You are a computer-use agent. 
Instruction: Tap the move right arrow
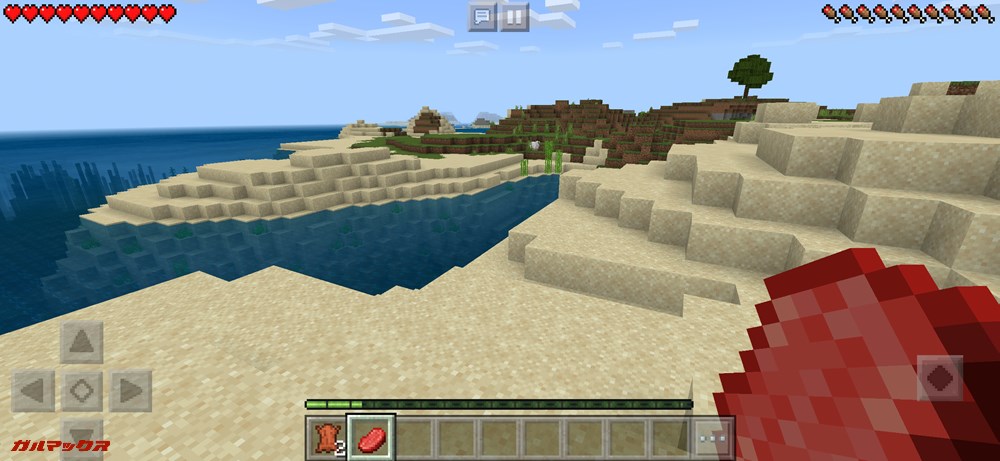click(130, 390)
